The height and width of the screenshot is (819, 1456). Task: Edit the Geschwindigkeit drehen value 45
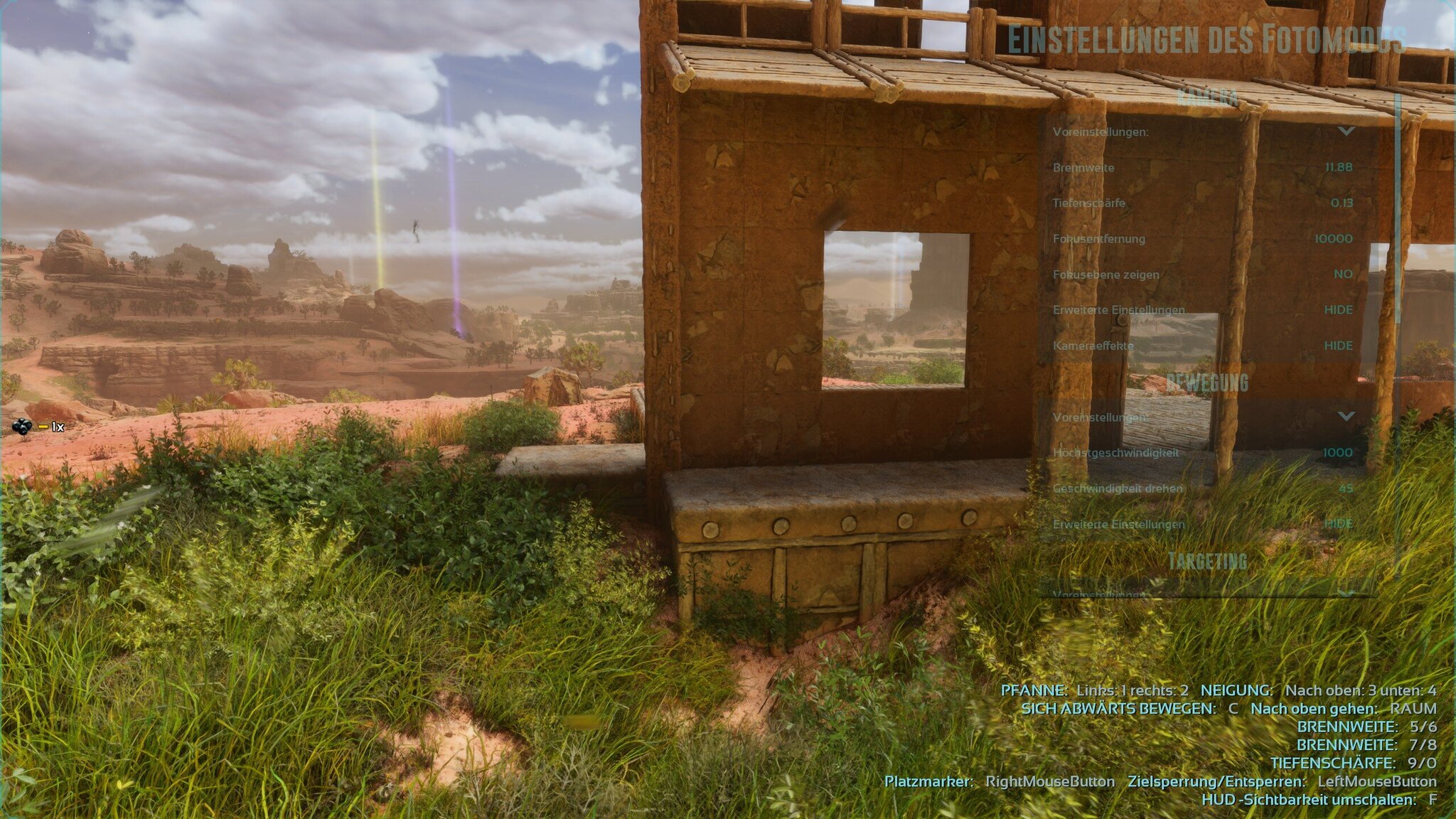[1345, 488]
